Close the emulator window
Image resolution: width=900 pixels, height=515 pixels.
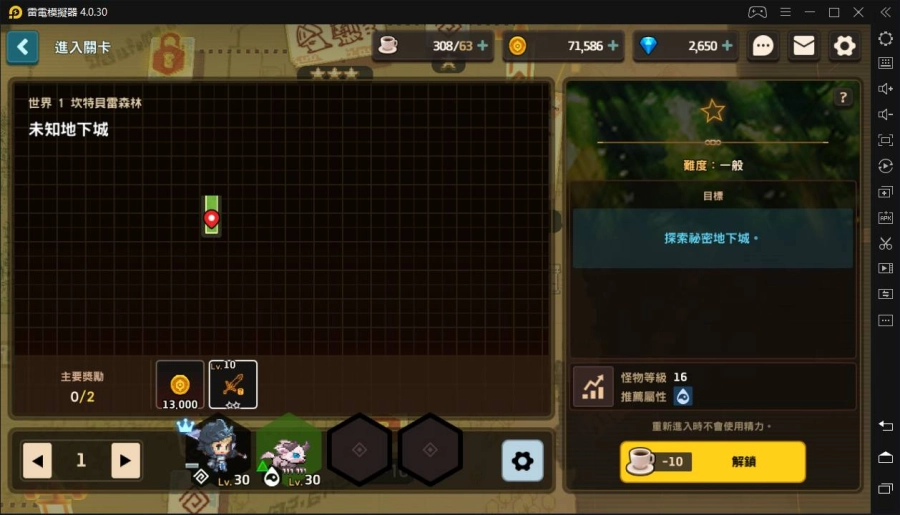point(859,12)
